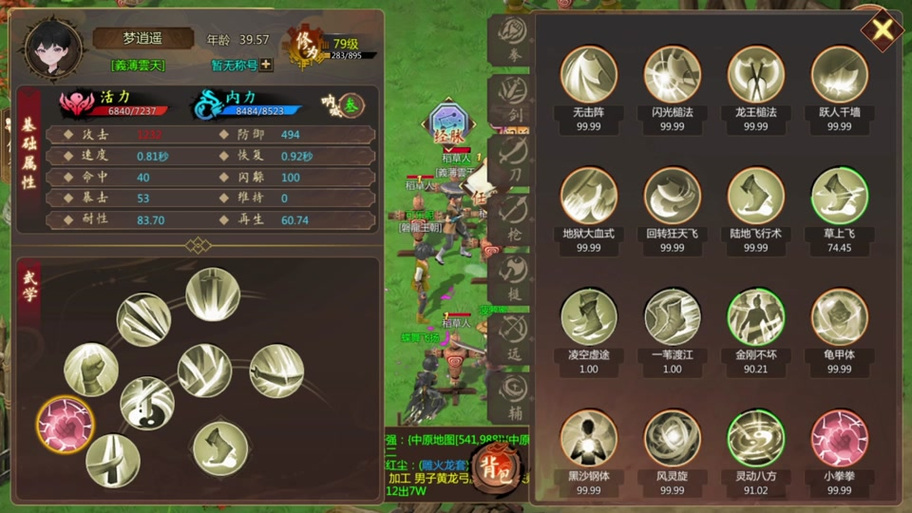This screenshot has width=912, height=513.
Task: Click the character portrait avatar
Action: tap(53, 47)
